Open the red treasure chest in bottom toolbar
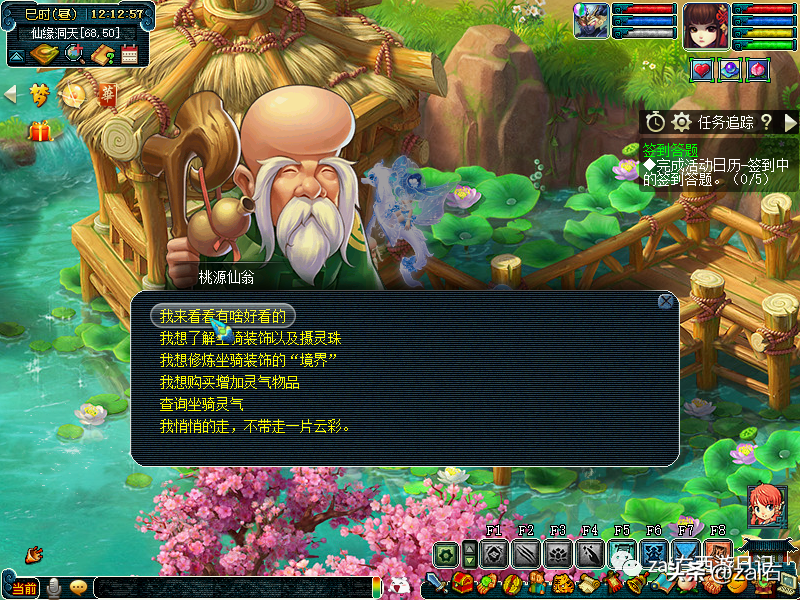Viewport: 800px width, 600px height. click(462, 583)
